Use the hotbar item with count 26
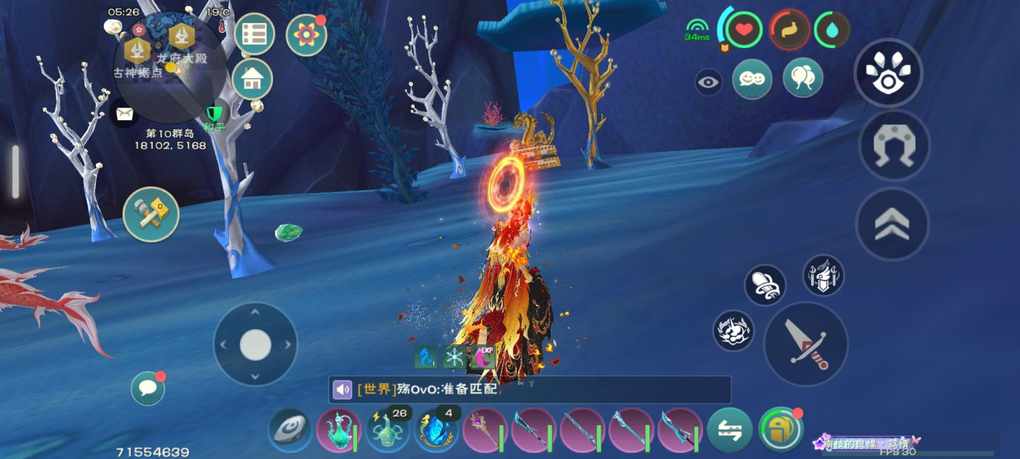 pos(387,431)
